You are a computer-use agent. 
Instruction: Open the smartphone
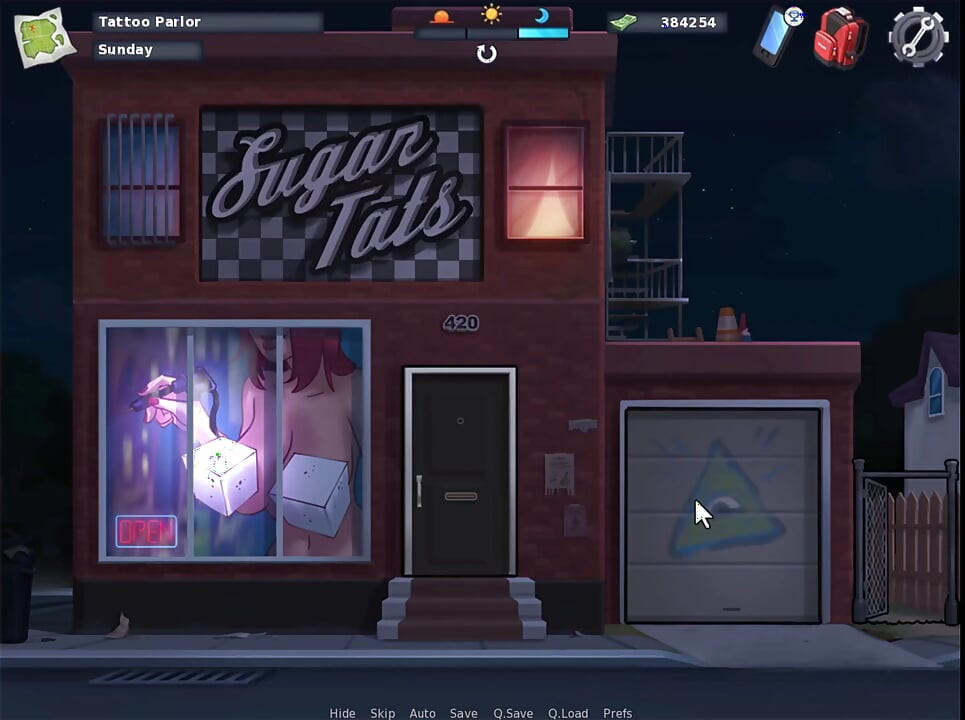(x=775, y=38)
